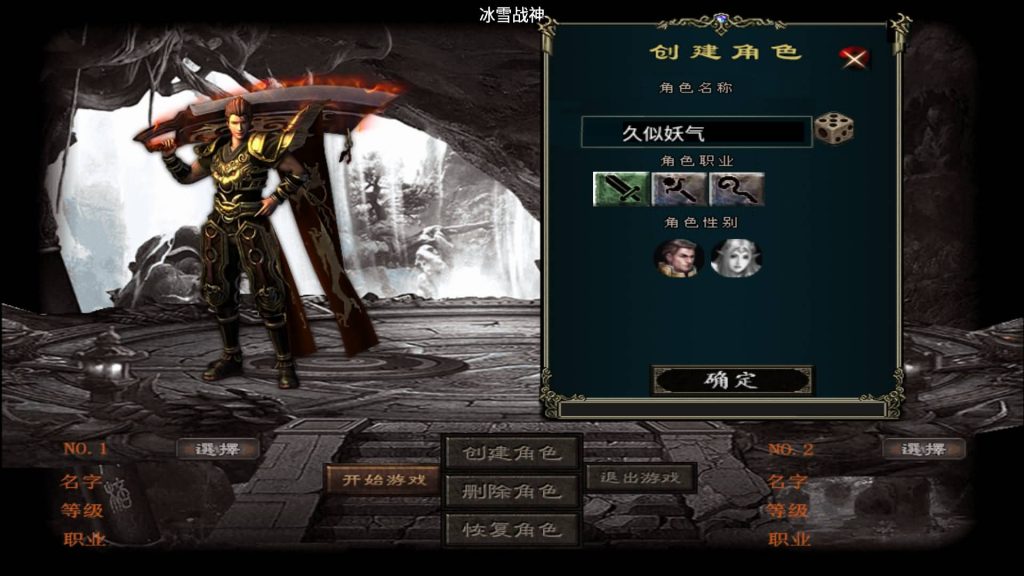This screenshot has height=576, width=1024.
Task: Pick the taoist staff class icon
Action: click(737, 189)
